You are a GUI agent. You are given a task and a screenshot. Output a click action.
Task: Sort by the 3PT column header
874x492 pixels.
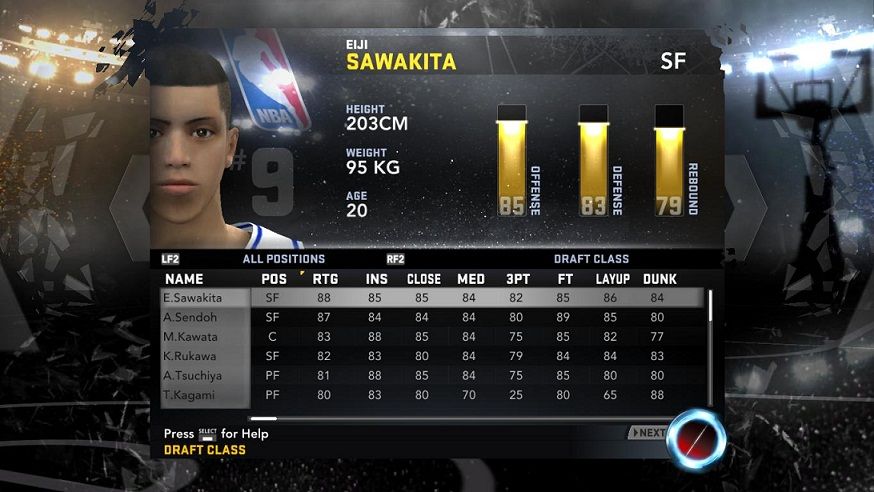pyautogui.click(x=520, y=279)
